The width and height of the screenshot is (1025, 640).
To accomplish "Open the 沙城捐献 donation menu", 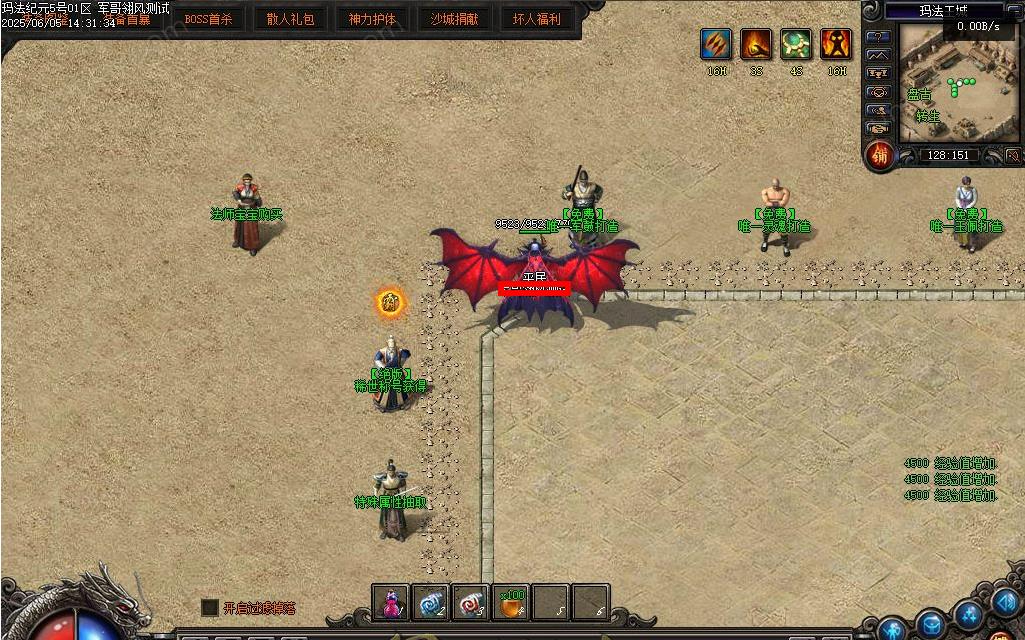I will click(x=454, y=19).
